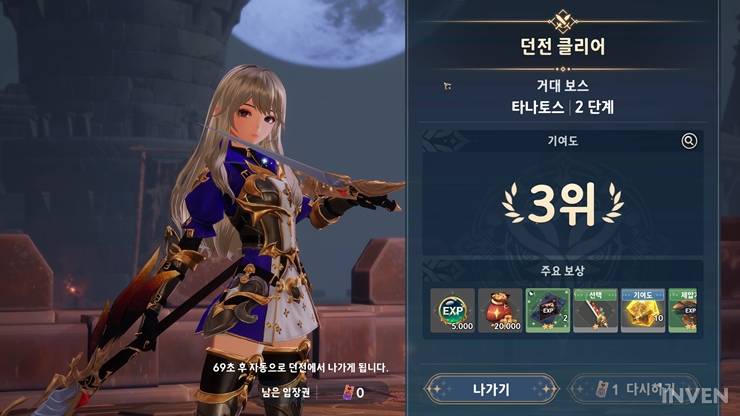Inspect the gold pouch 20,000 reward
740x416 pixels.
(x=499, y=311)
